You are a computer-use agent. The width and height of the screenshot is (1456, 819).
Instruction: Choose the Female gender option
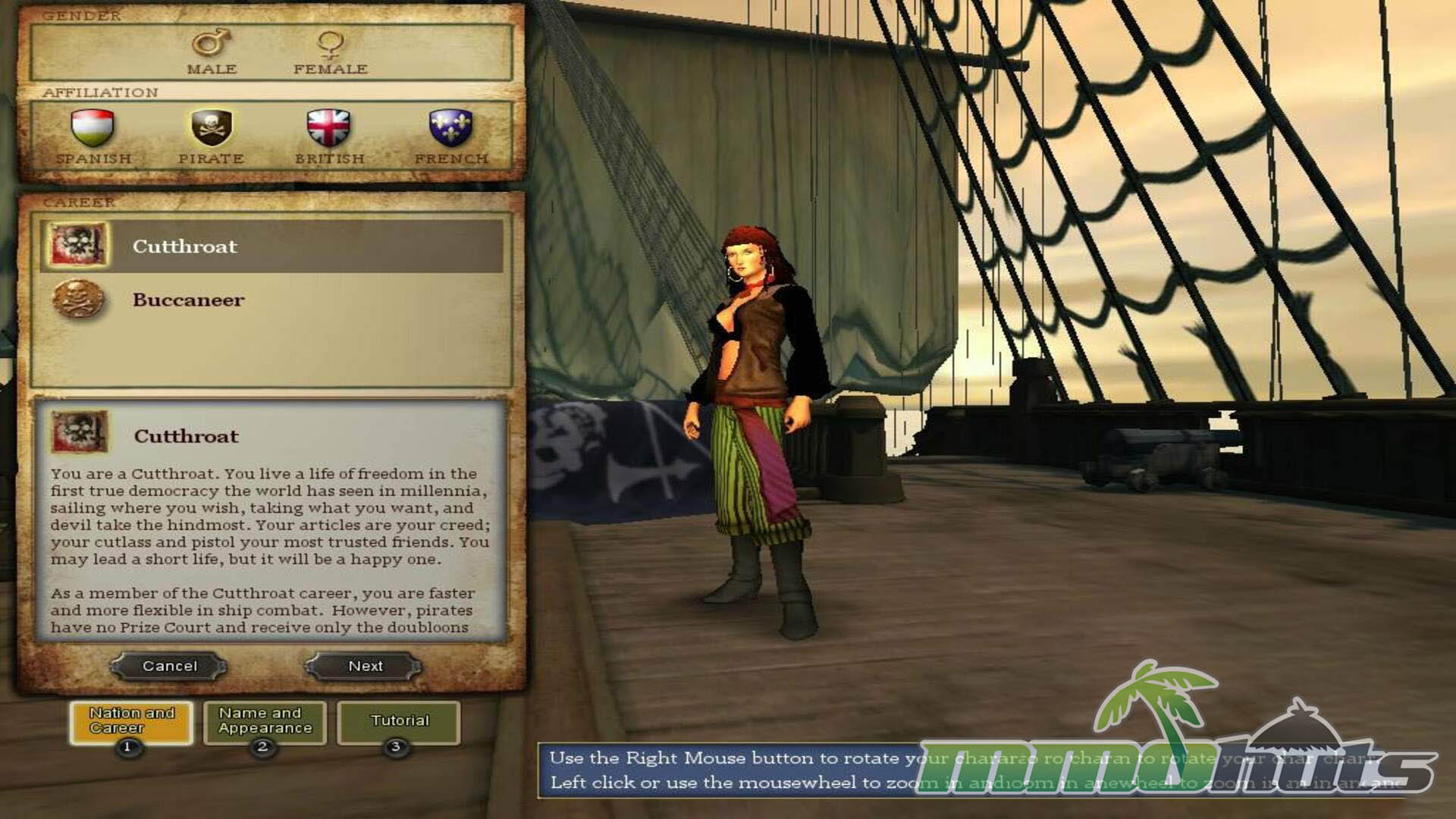click(331, 52)
